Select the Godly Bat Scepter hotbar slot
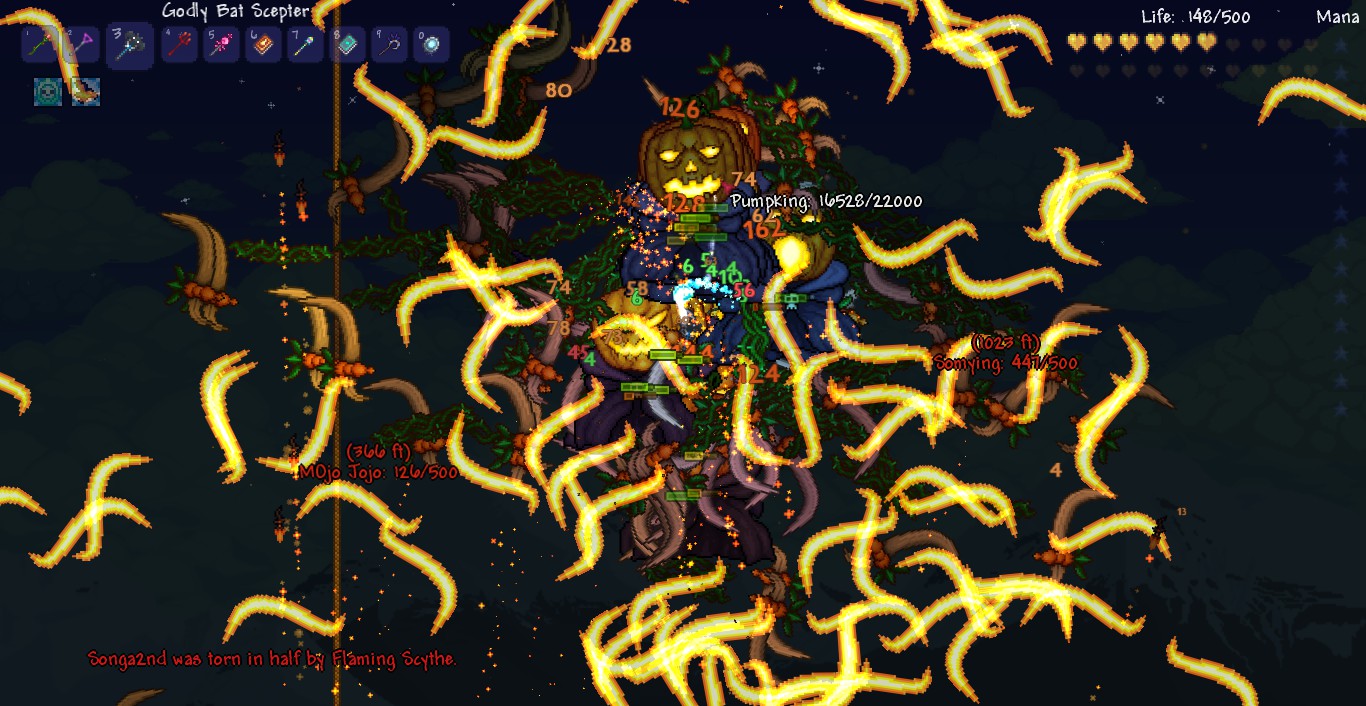 pos(130,46)
